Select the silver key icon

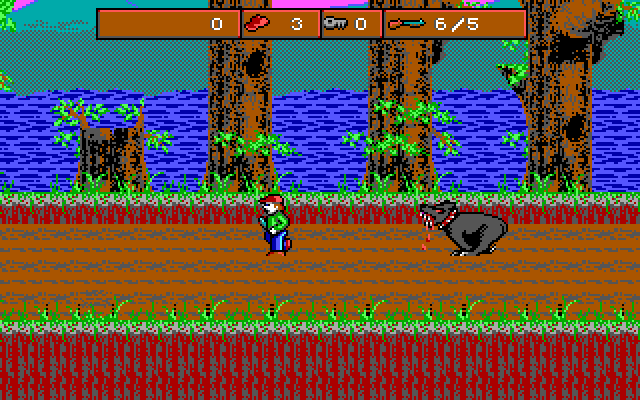coord(336,24)
